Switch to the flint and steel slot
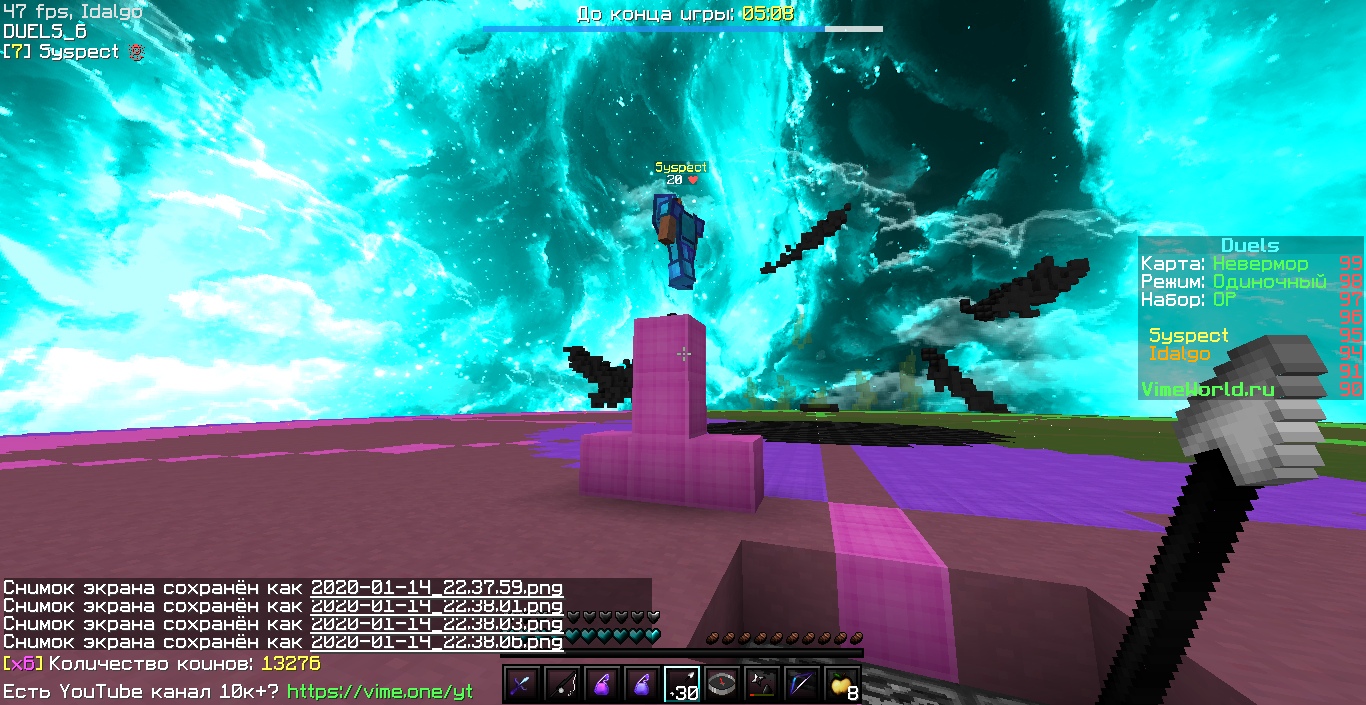Viewport: 1366px width, 705px height. point(762,685)
